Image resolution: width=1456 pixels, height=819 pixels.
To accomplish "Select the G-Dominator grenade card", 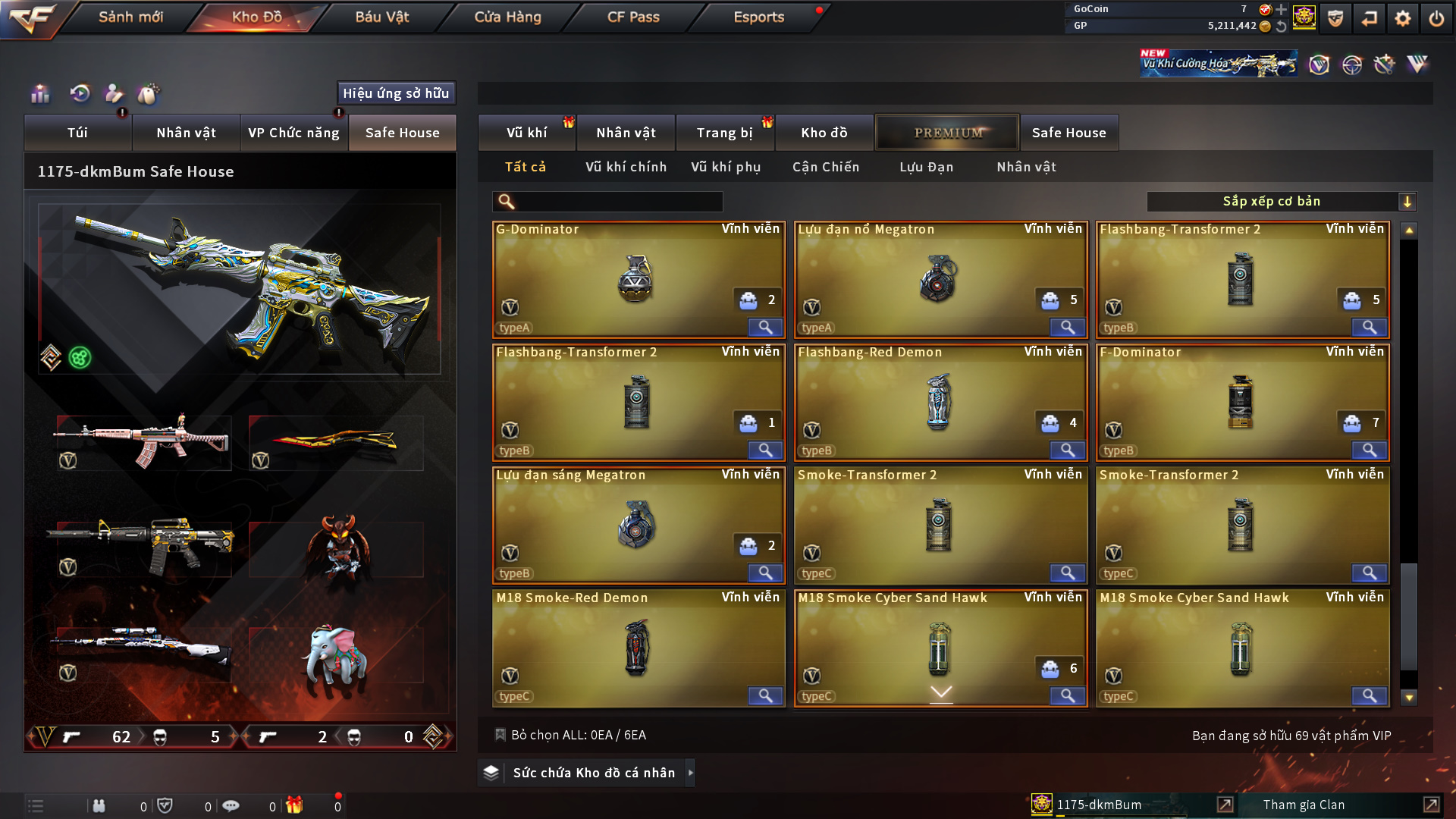I will (x=638, y=279).
